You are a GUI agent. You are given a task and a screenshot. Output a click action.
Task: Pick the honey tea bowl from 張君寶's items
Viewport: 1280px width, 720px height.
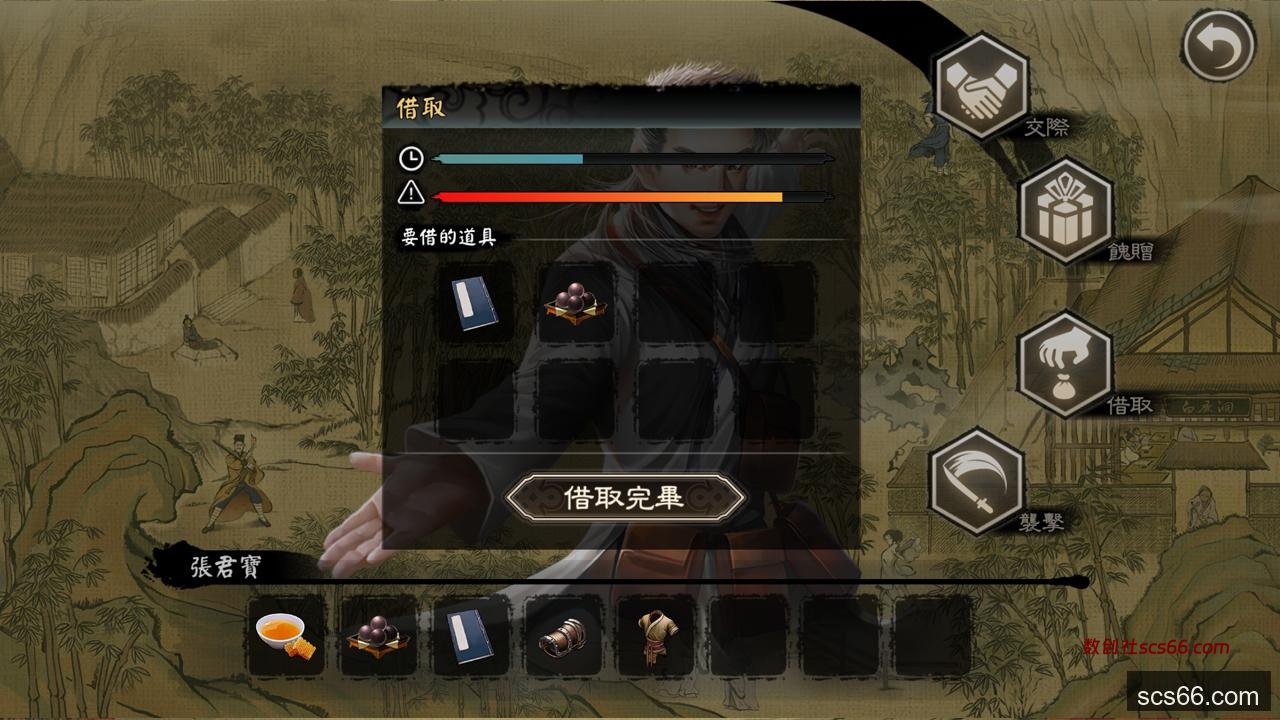(x=286, y=635)
